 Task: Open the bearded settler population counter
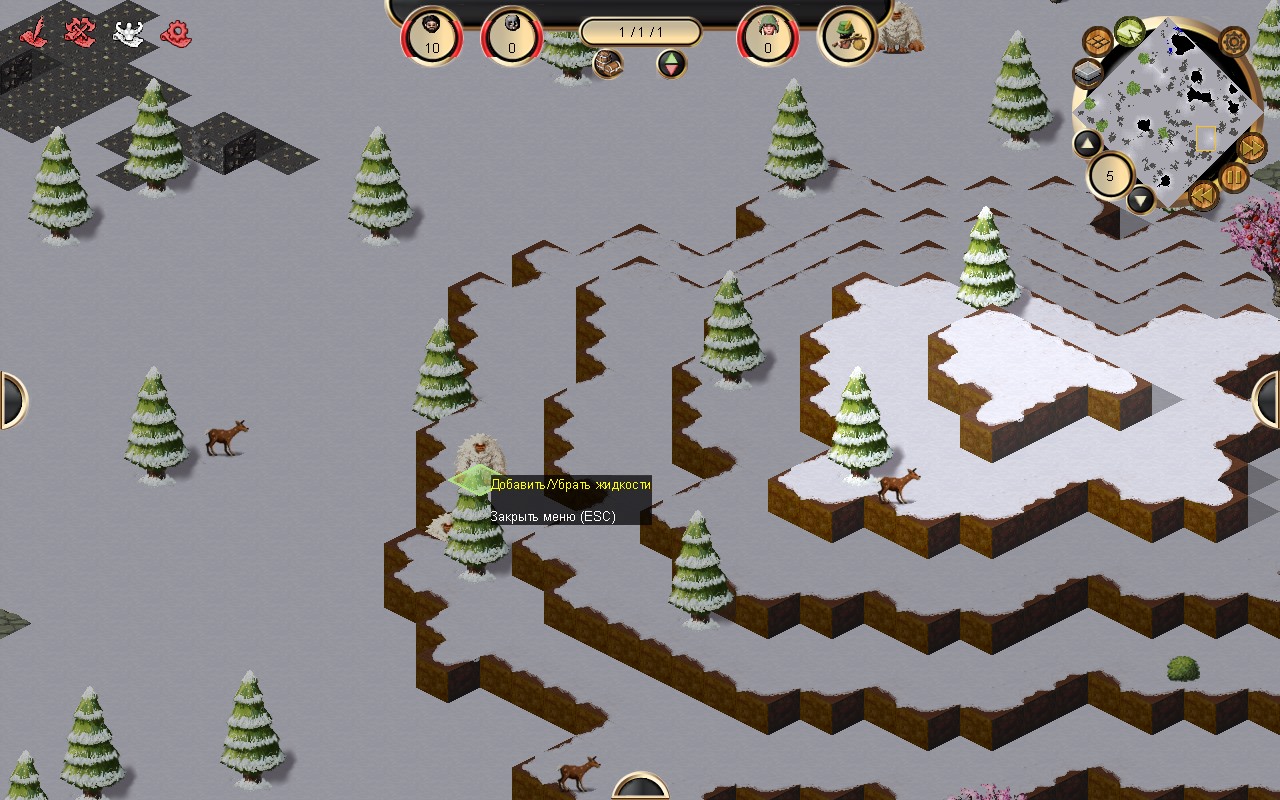coord(432,36)
